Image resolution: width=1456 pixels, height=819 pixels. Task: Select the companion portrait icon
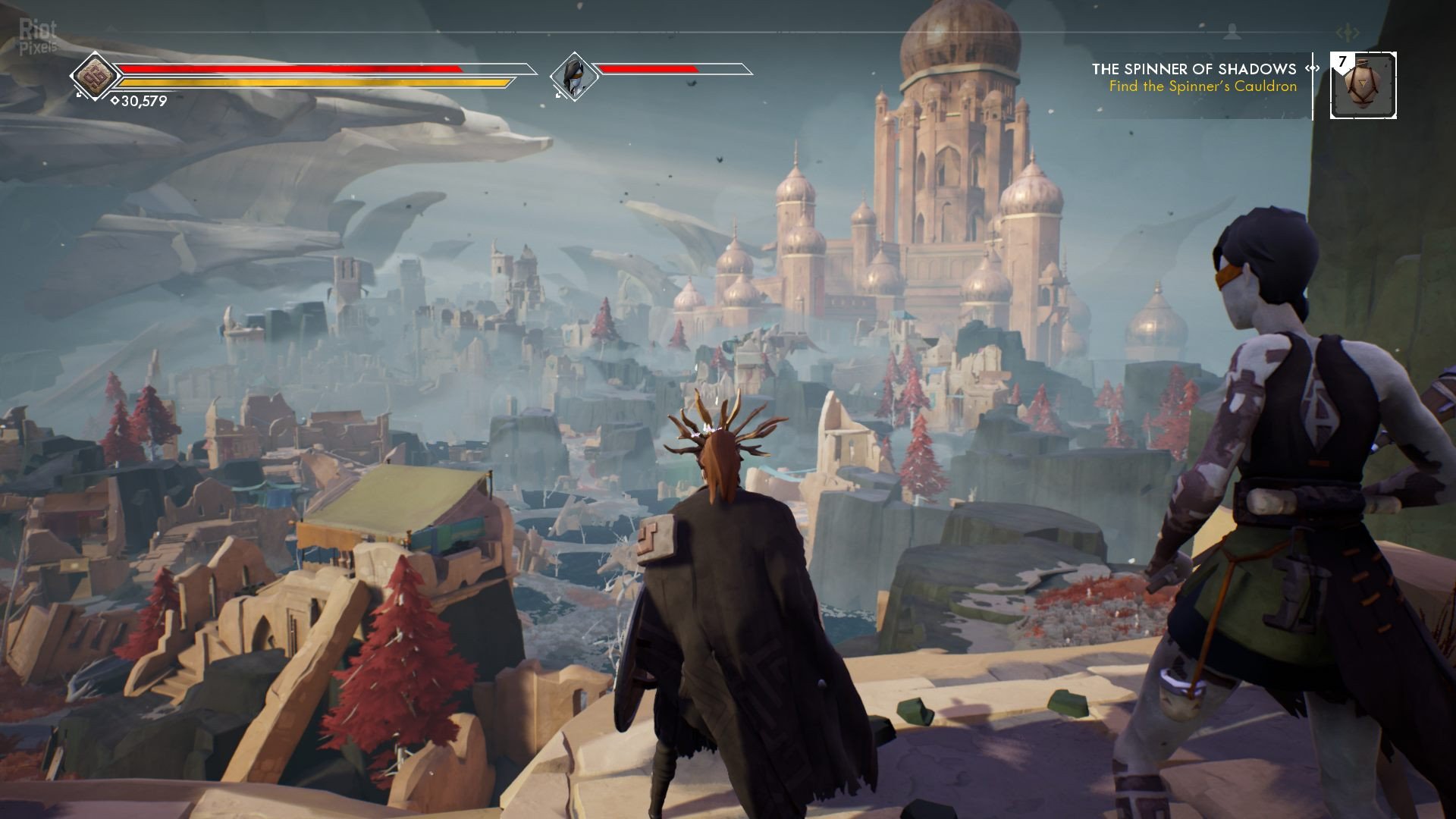[x=573, y=76]
